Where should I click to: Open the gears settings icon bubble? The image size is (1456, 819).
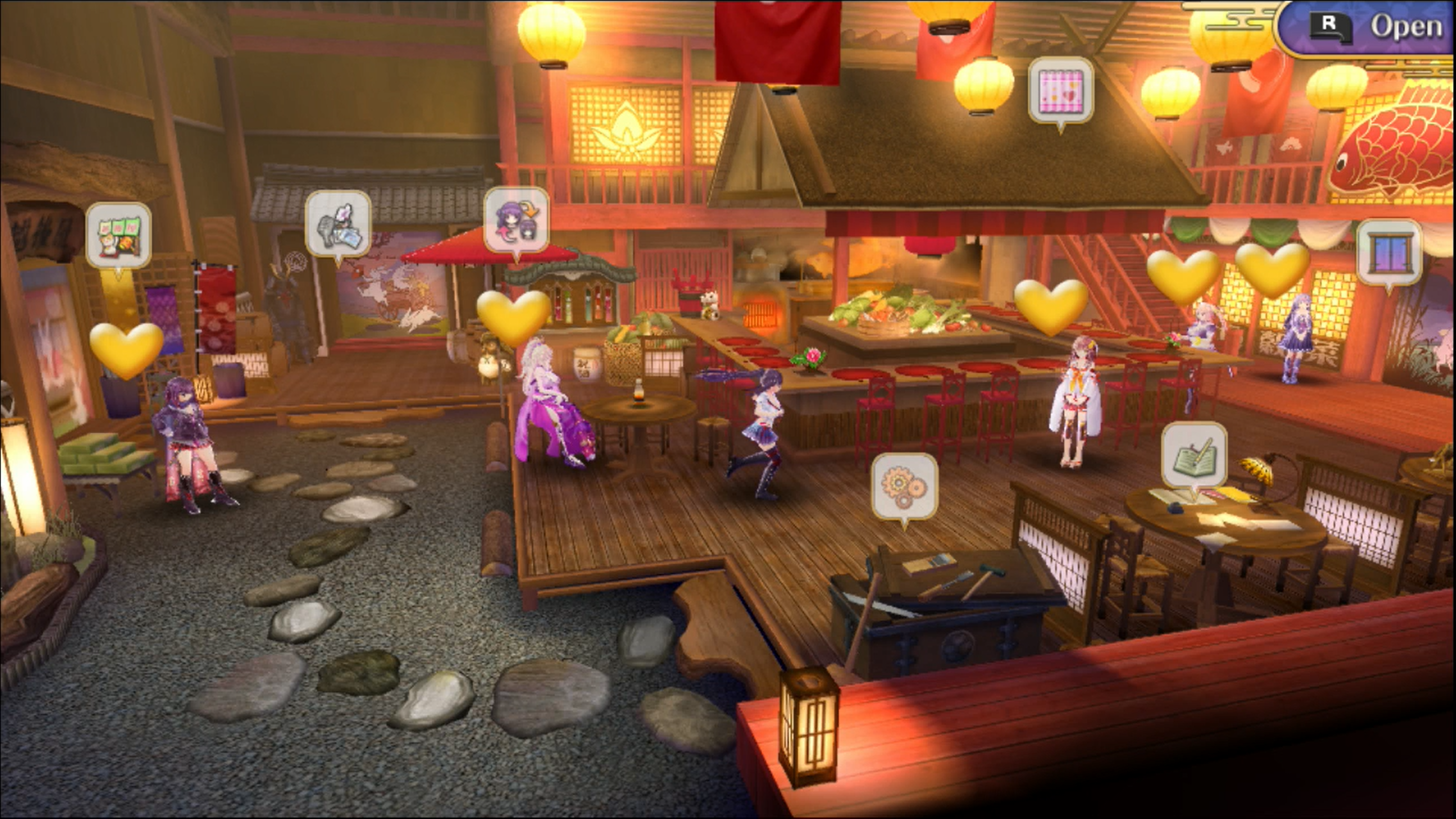tap(905, 487)
